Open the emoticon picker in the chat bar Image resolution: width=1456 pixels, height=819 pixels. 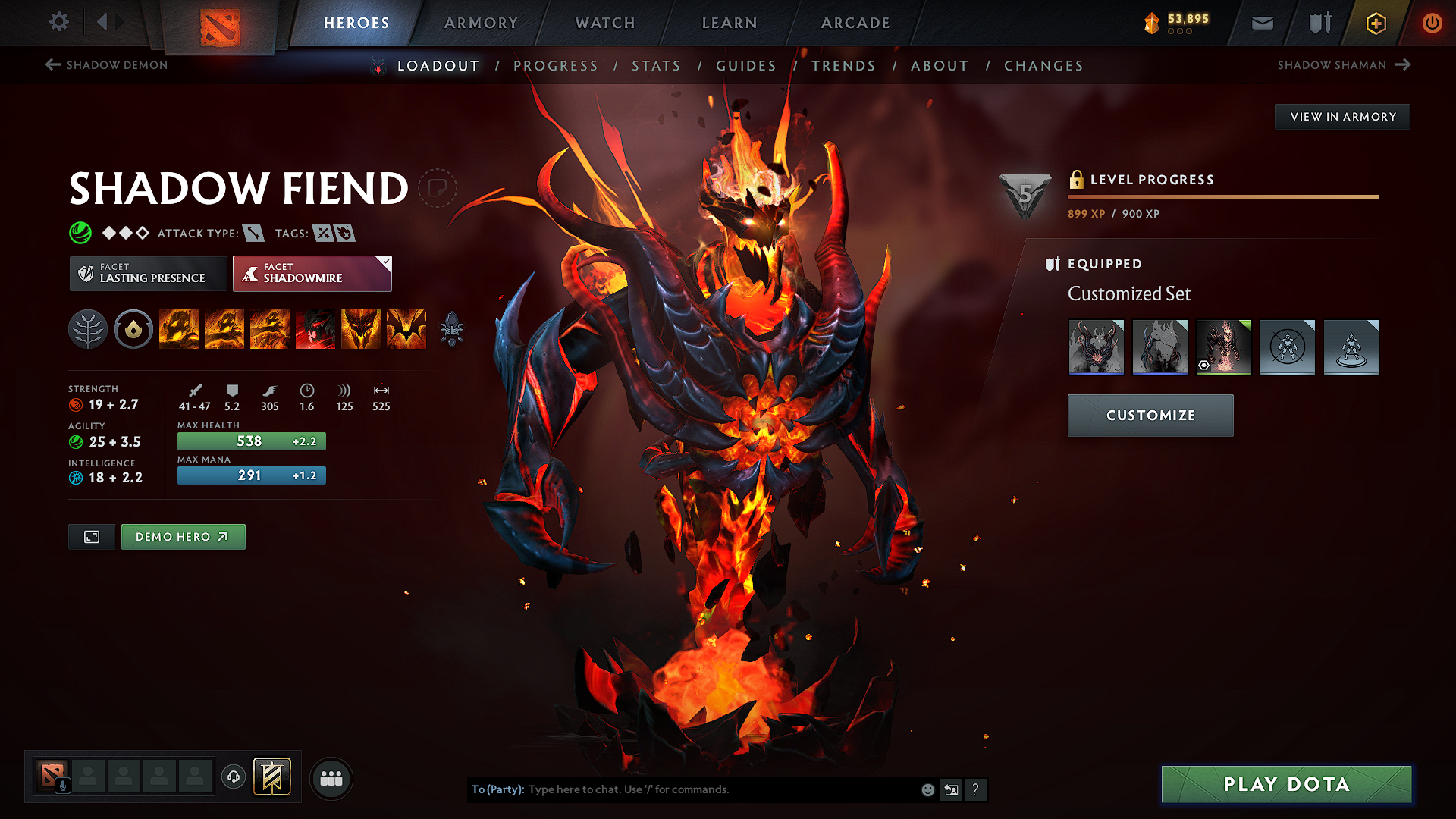click(927, 789)
